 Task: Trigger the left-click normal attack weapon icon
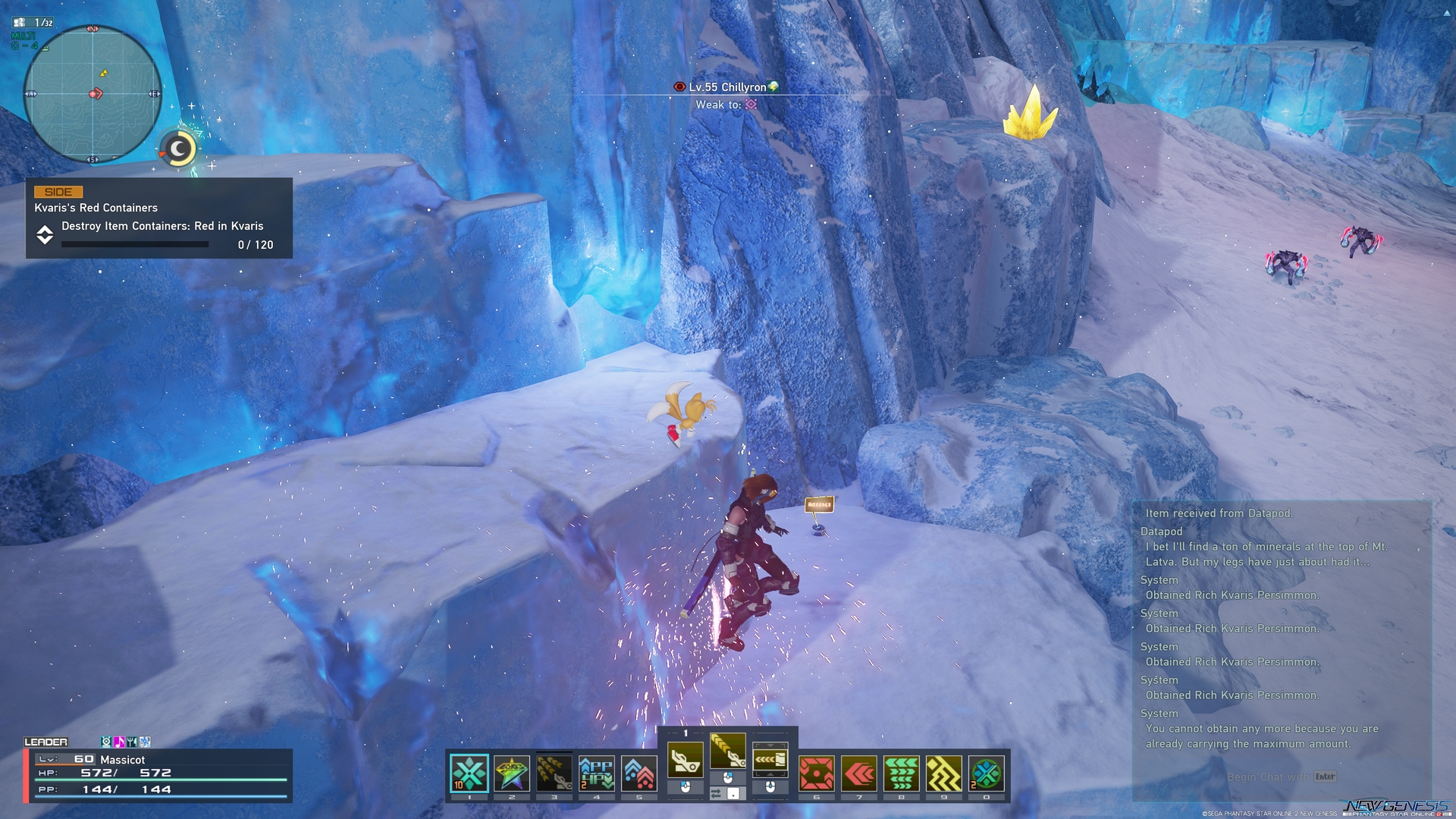[686, 760]
